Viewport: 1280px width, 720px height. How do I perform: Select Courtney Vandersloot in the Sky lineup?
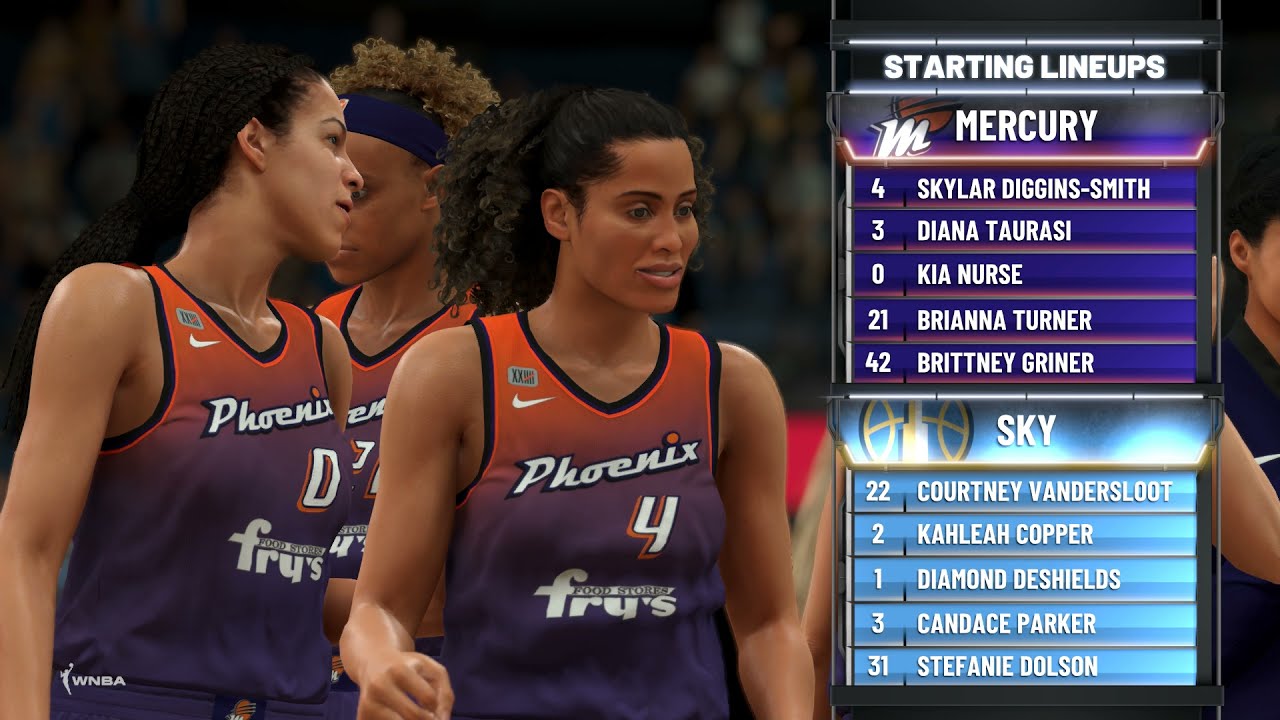tap(1025, 491)
